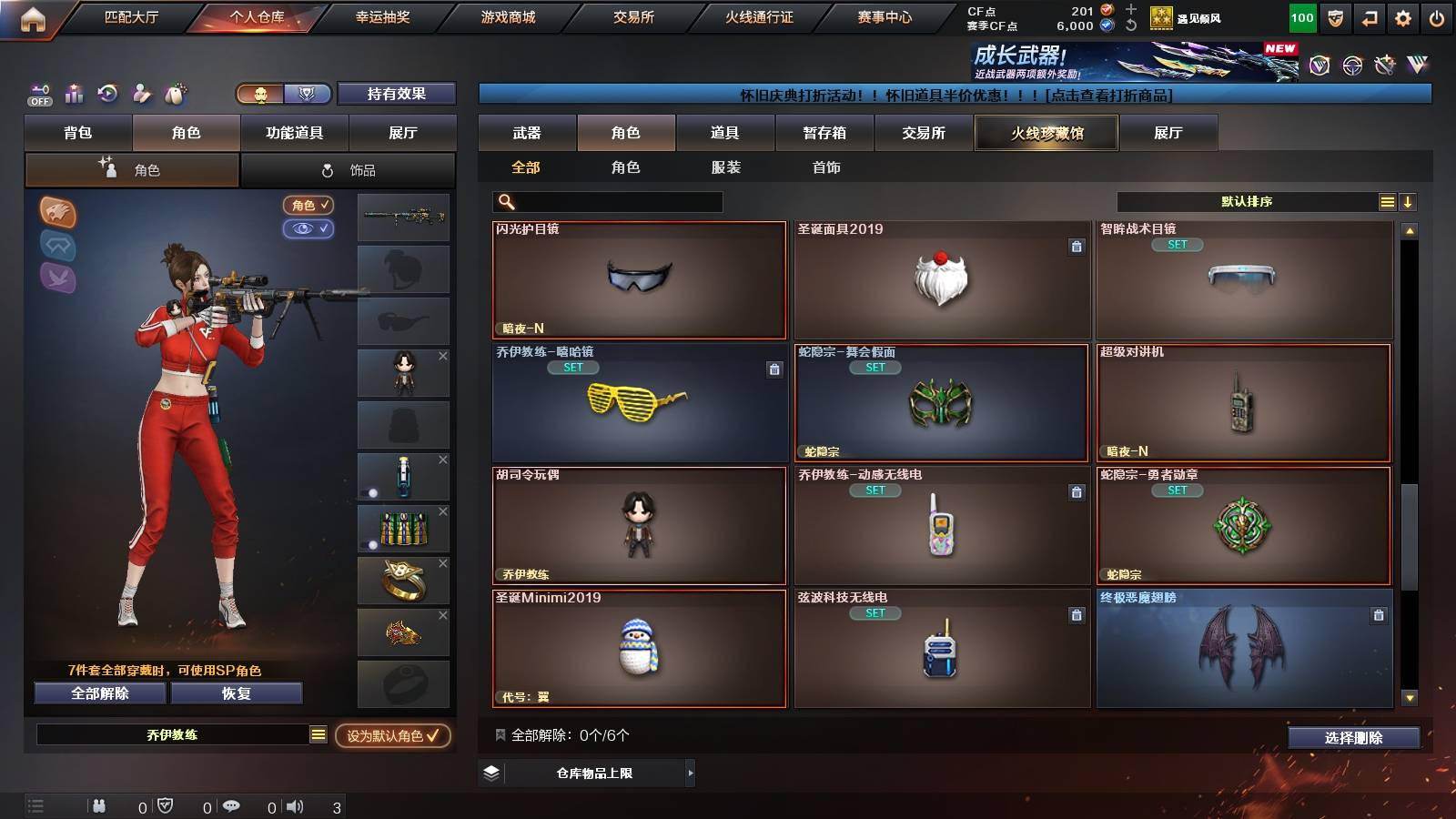Click the power exit icon top right
The height and width of the screenshot is (819, 1456).
(1438, 15)
